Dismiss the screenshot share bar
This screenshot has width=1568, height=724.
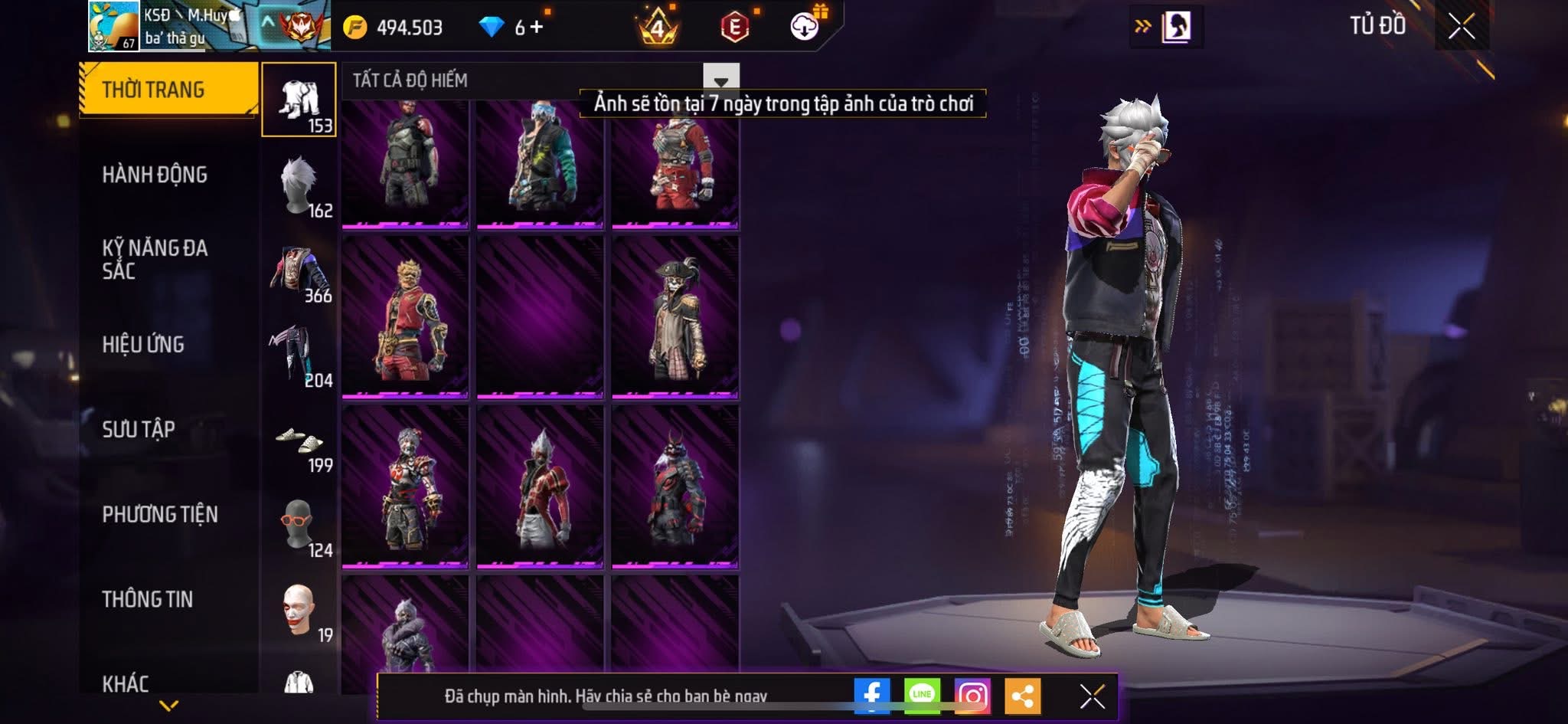click(x=1092, y=696)
